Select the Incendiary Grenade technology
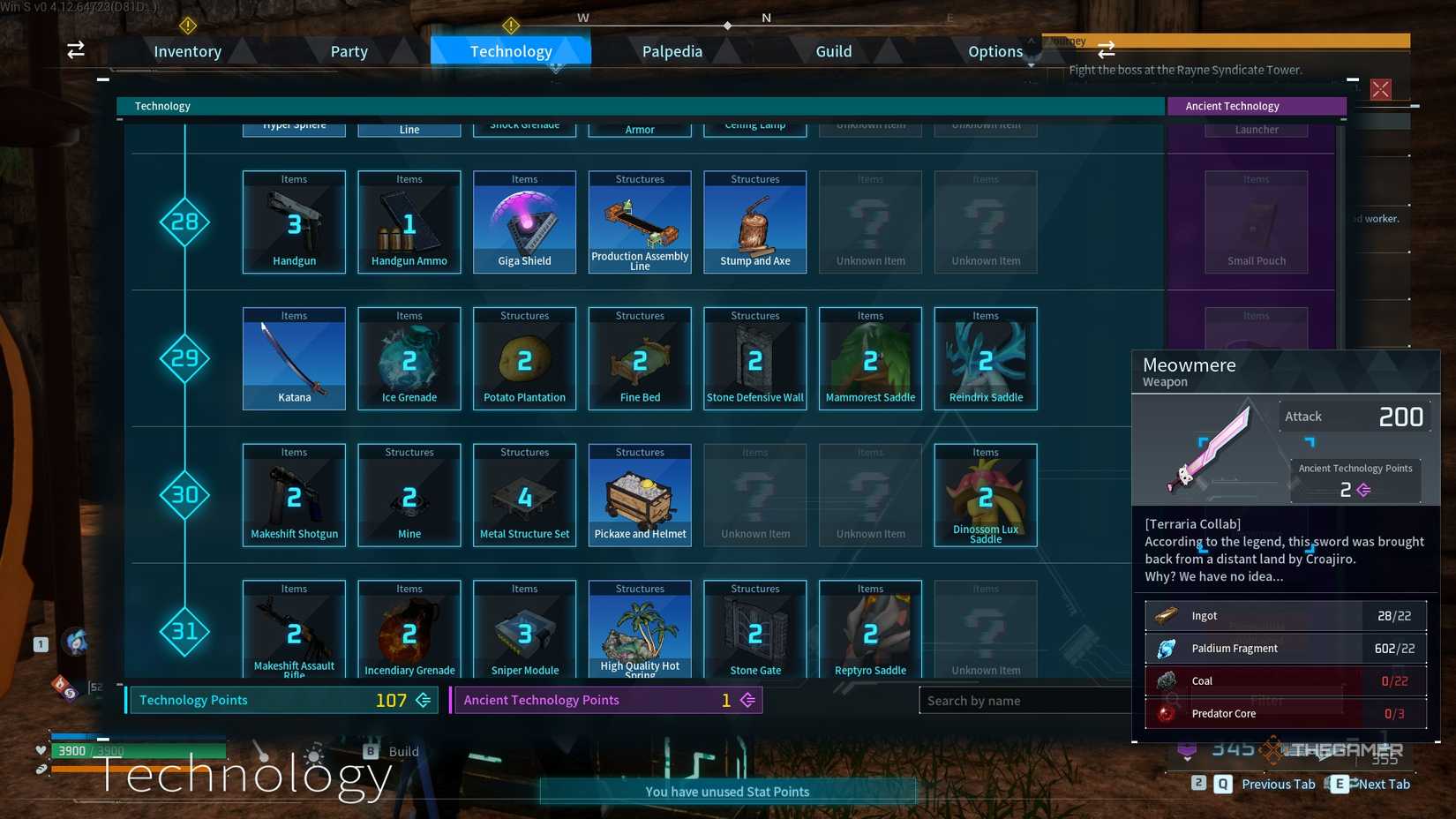The height and width of the screenshot is (819, 1456). pyautogui.click(x=409, y=627)
